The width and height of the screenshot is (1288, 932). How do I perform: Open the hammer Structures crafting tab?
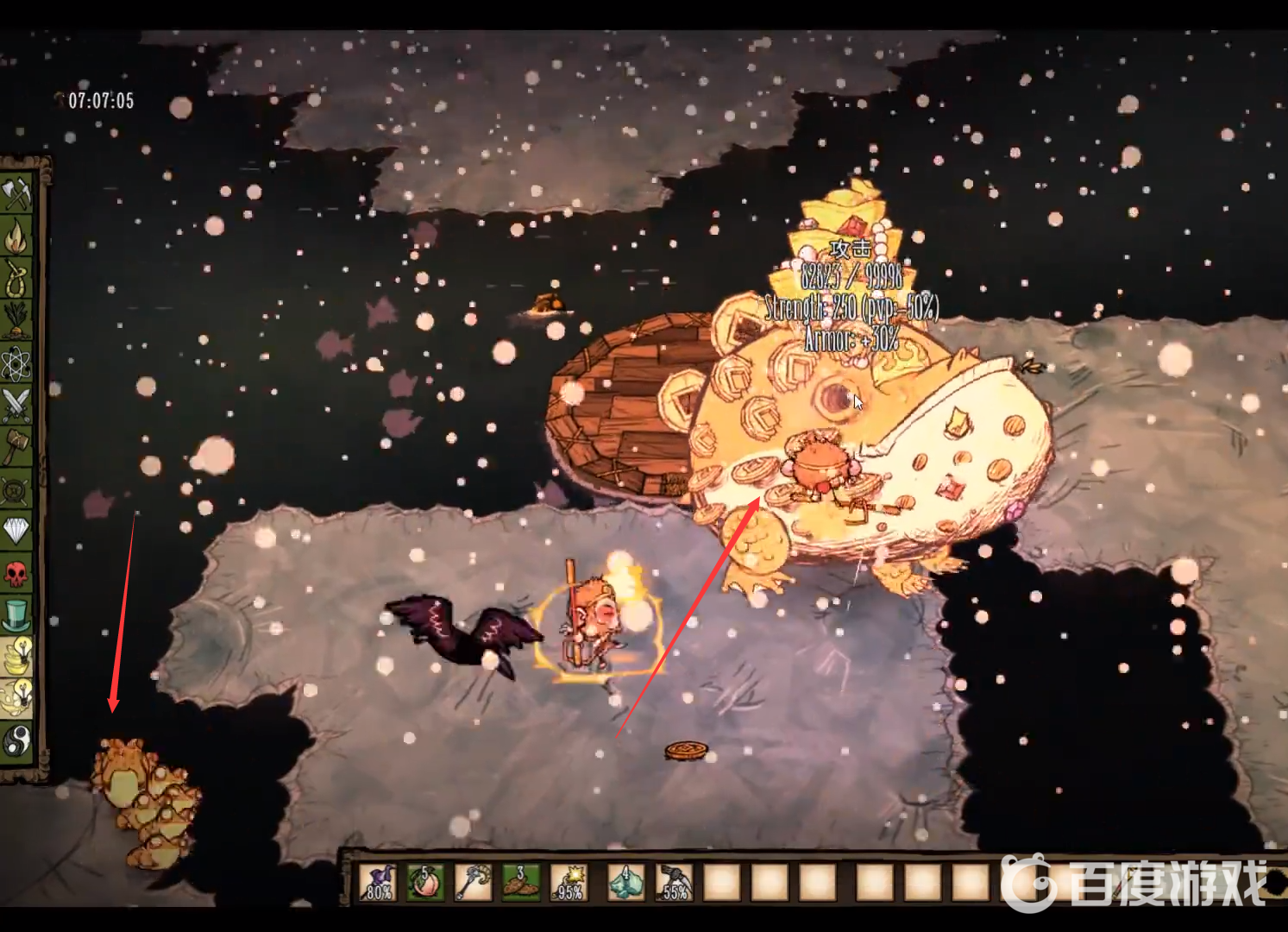(16, 446)
